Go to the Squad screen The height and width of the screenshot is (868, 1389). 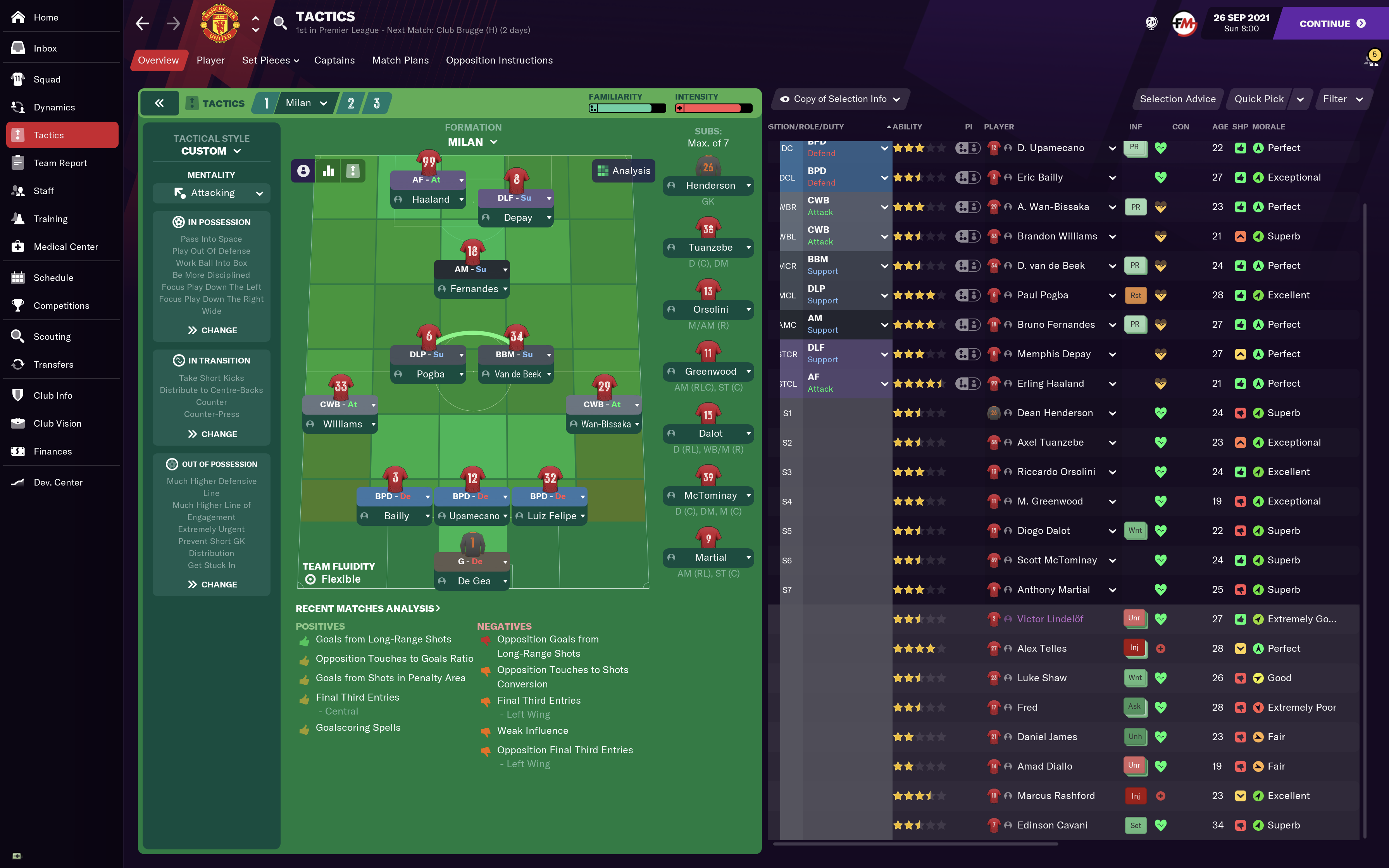pos(47,79)
